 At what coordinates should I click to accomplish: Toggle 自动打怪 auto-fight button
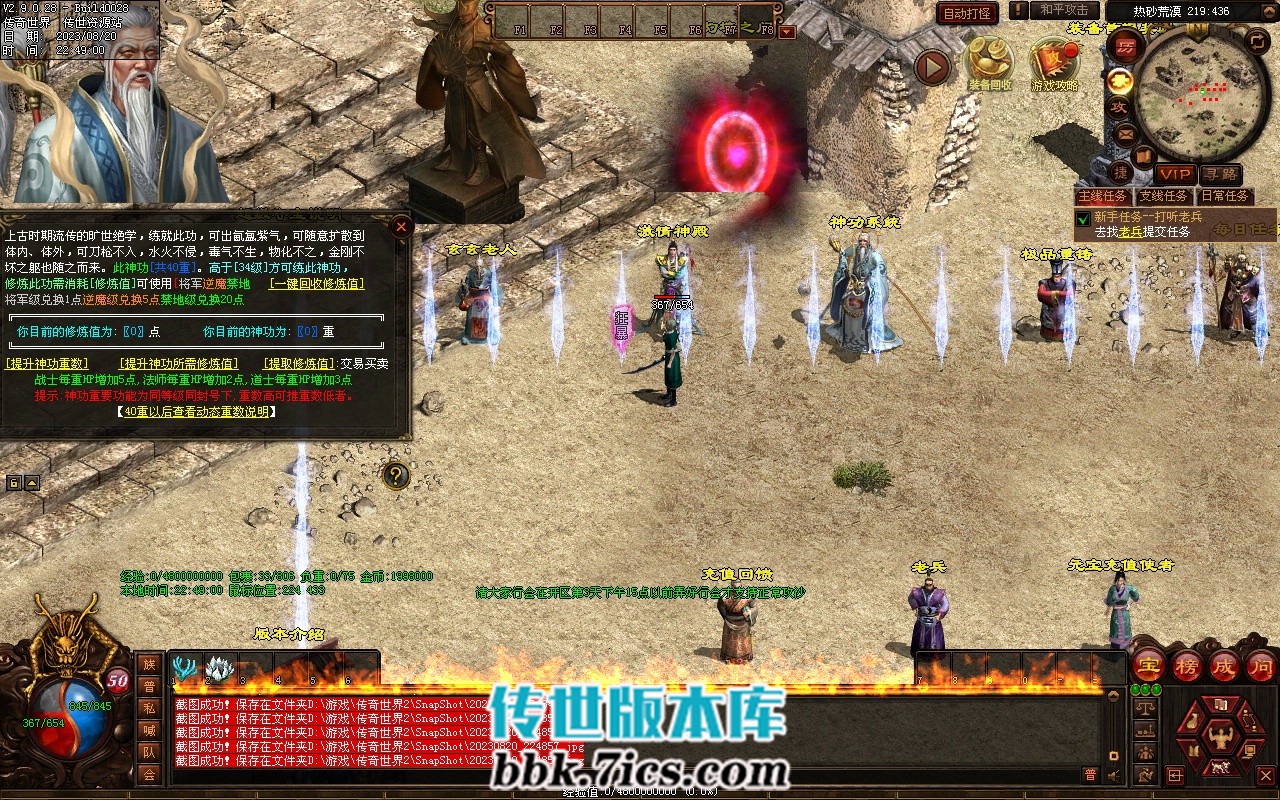coord(967,13)
